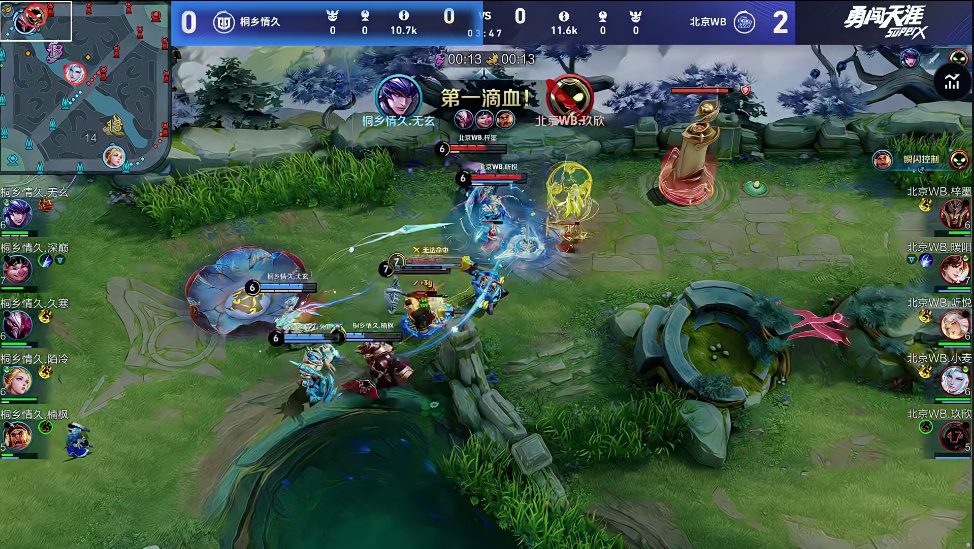Image resolution: width=974 pixels, height=549 pixels.
Task: Select player 桐乡情久.无玄 portrait
Action: coord(16,214)
